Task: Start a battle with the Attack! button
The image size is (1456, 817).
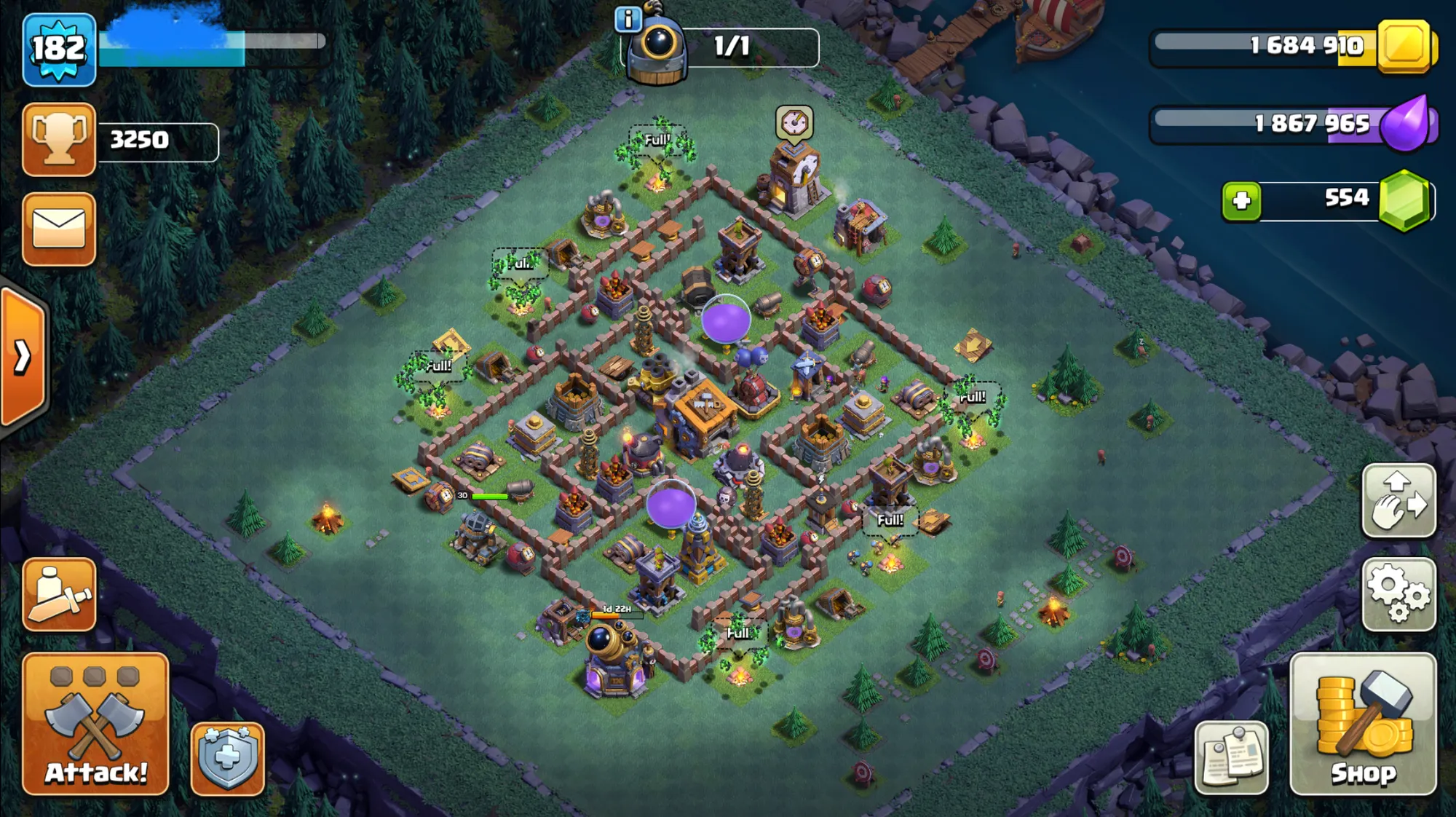Action: click(95, 723)
